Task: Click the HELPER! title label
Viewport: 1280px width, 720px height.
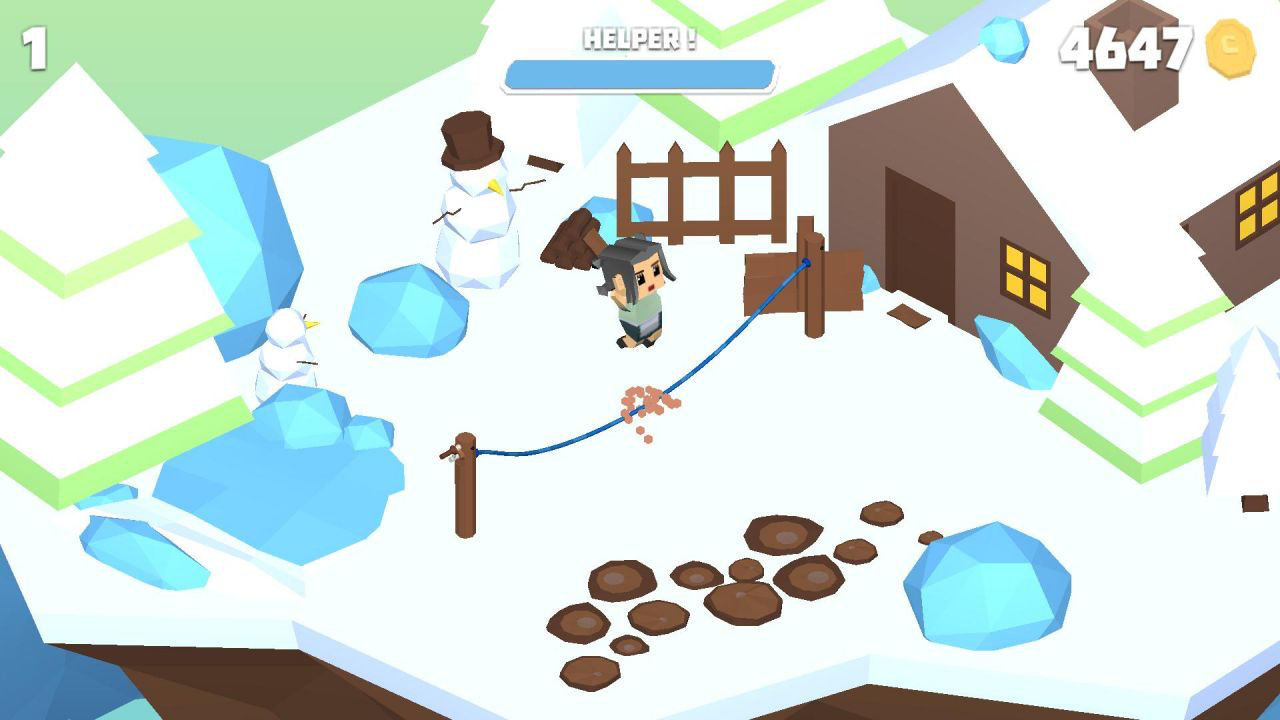Action: click(640, 37)
